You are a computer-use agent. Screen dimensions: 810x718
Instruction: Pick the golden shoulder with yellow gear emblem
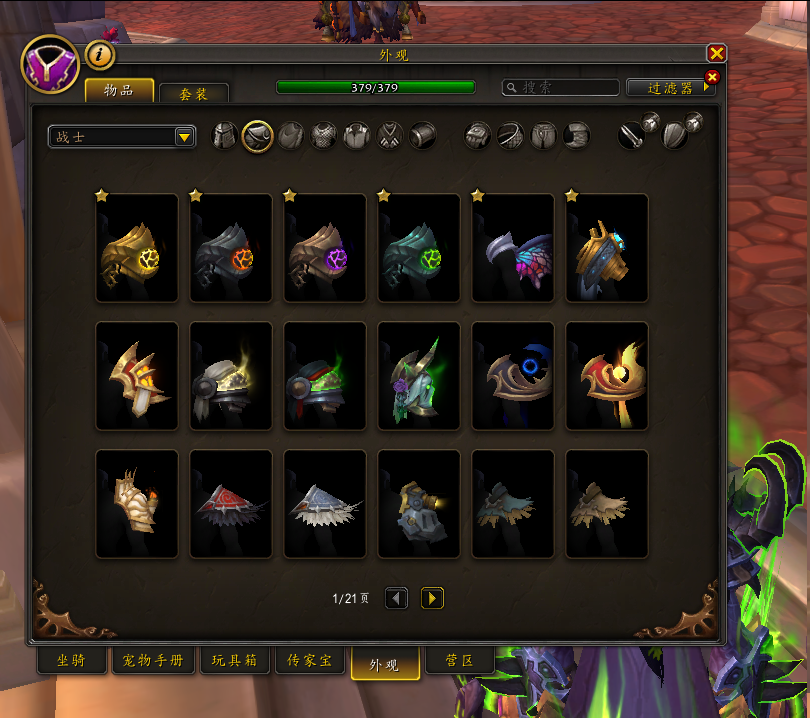137,249
